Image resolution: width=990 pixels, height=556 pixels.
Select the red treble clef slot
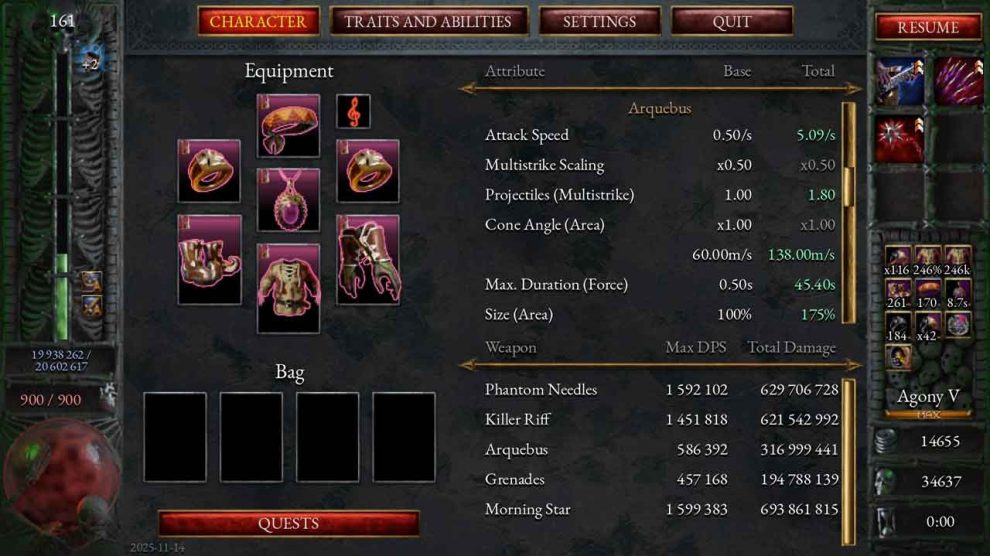(353, 111)
